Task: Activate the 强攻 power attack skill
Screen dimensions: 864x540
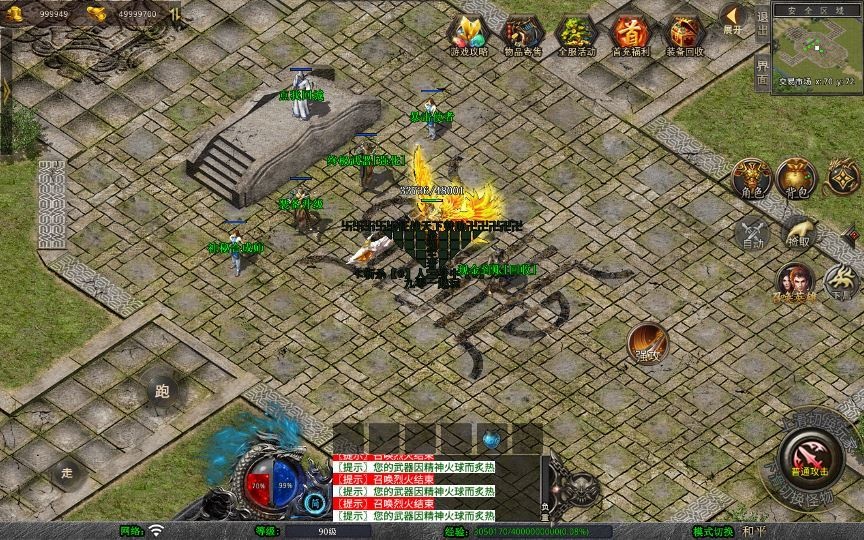Action: [647, 343]
